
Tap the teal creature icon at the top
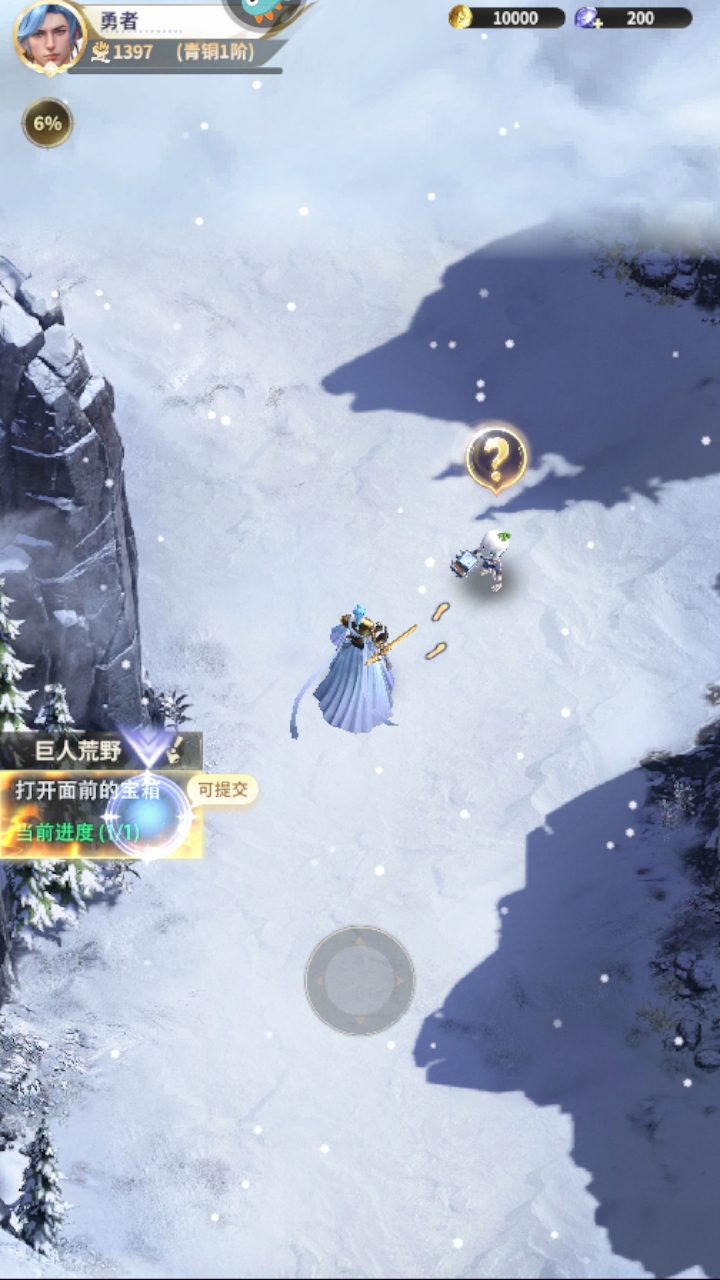coord(264,10)
